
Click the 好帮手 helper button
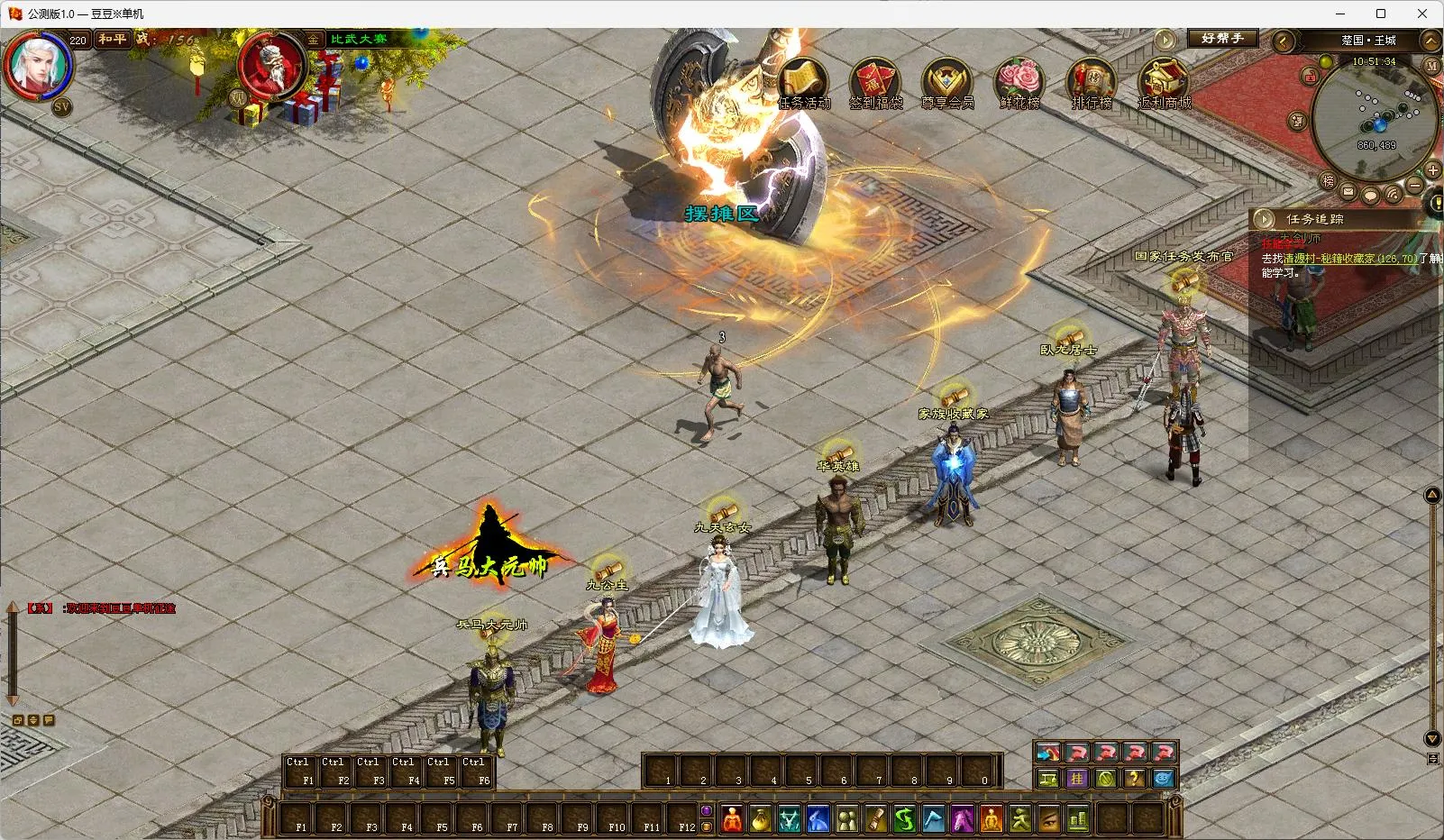click(x=1221, y=39)
